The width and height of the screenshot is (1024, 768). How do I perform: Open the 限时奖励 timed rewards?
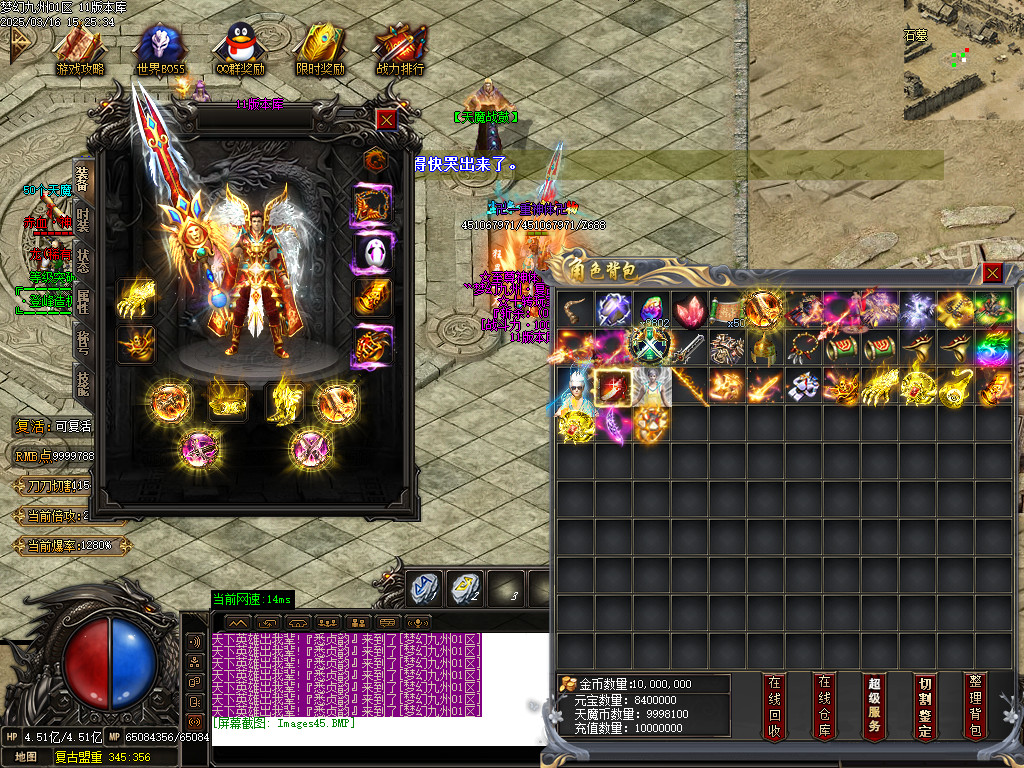(x=320, y=50)
